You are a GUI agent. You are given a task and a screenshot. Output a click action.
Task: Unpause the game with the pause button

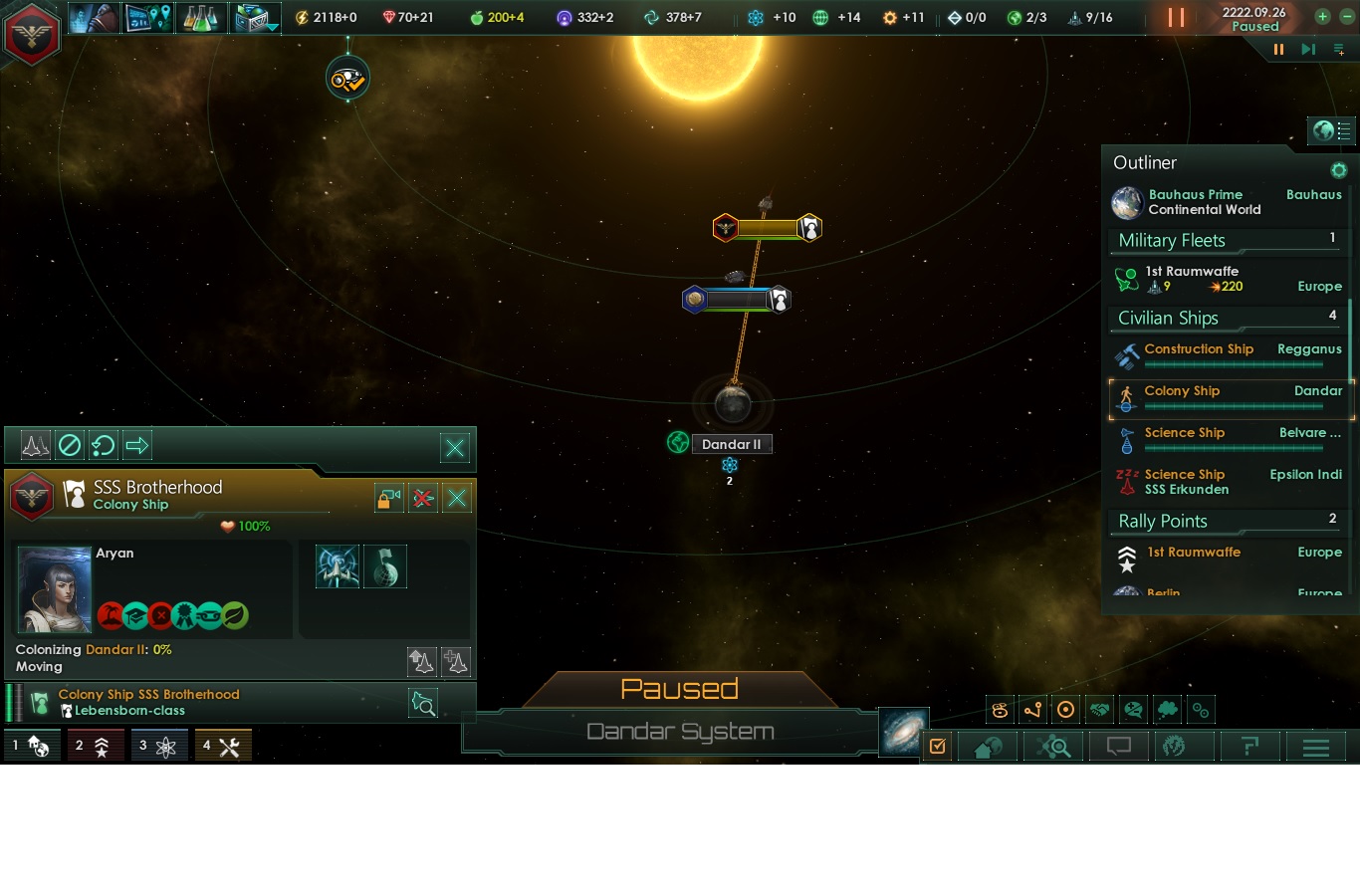[x=1175, y=17]
